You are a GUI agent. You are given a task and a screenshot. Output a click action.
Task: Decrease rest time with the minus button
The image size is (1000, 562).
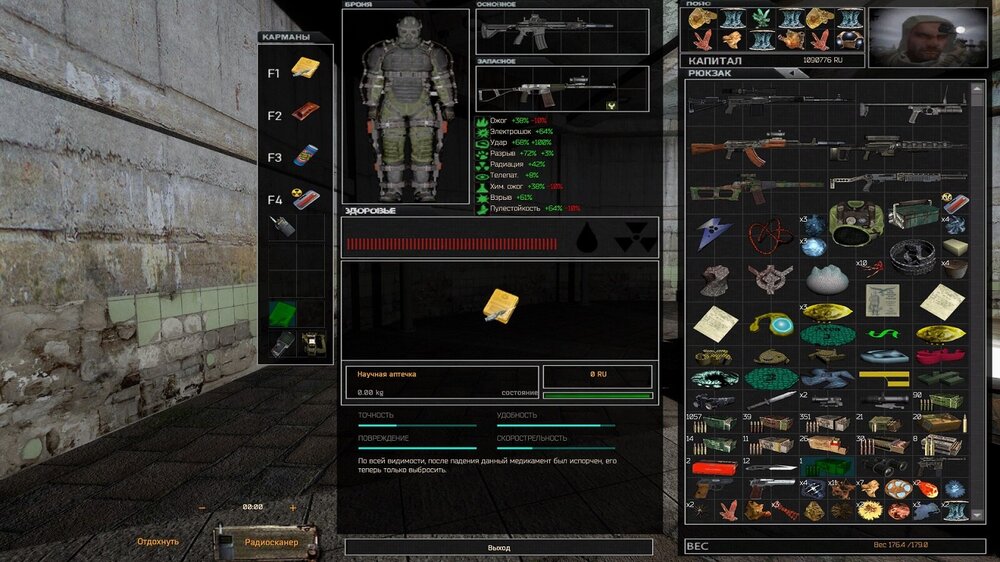click(203, 508)
